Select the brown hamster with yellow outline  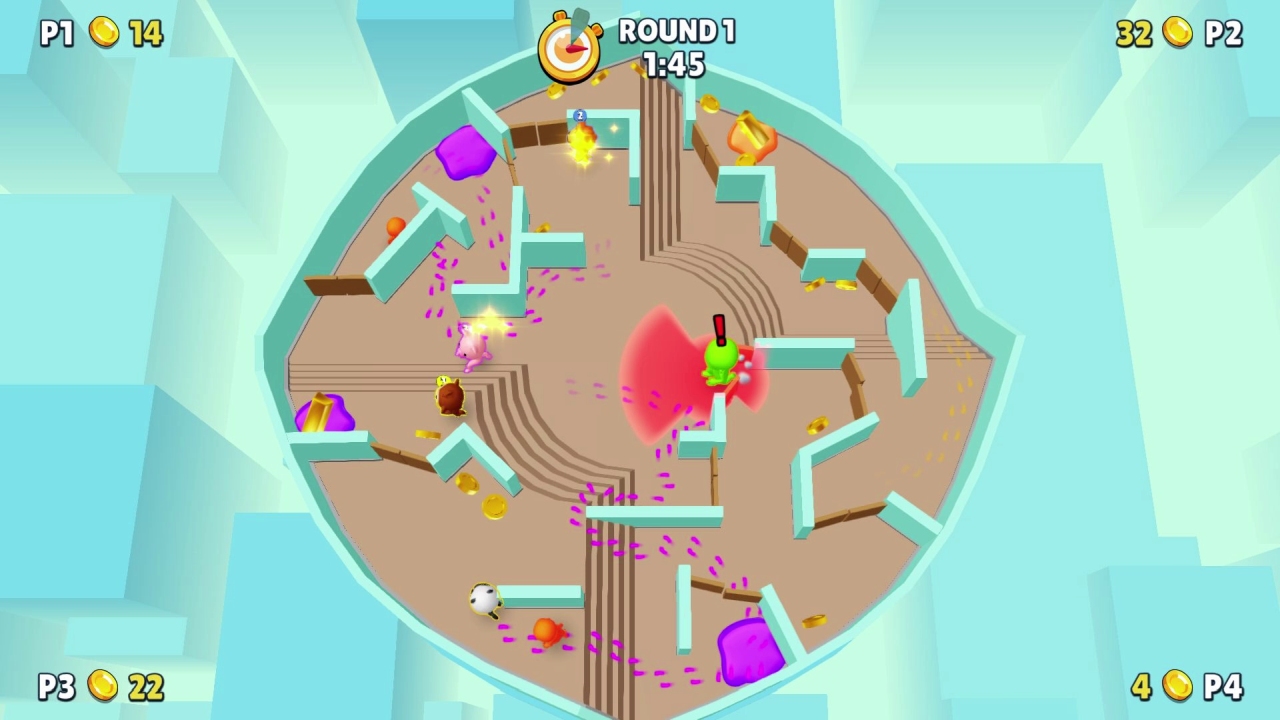pyautogui.click(x=448, y=395)
